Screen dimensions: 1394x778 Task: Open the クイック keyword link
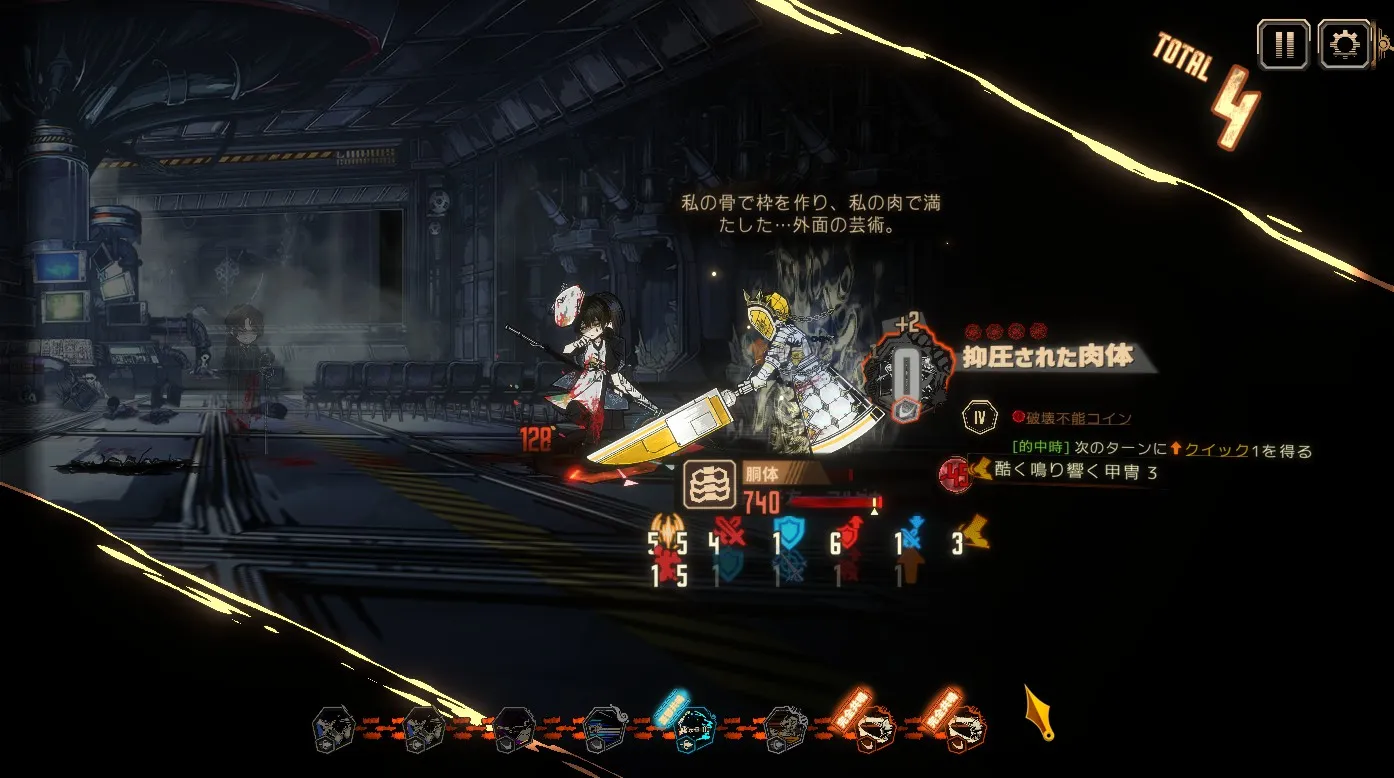[x=1217, y=451]
